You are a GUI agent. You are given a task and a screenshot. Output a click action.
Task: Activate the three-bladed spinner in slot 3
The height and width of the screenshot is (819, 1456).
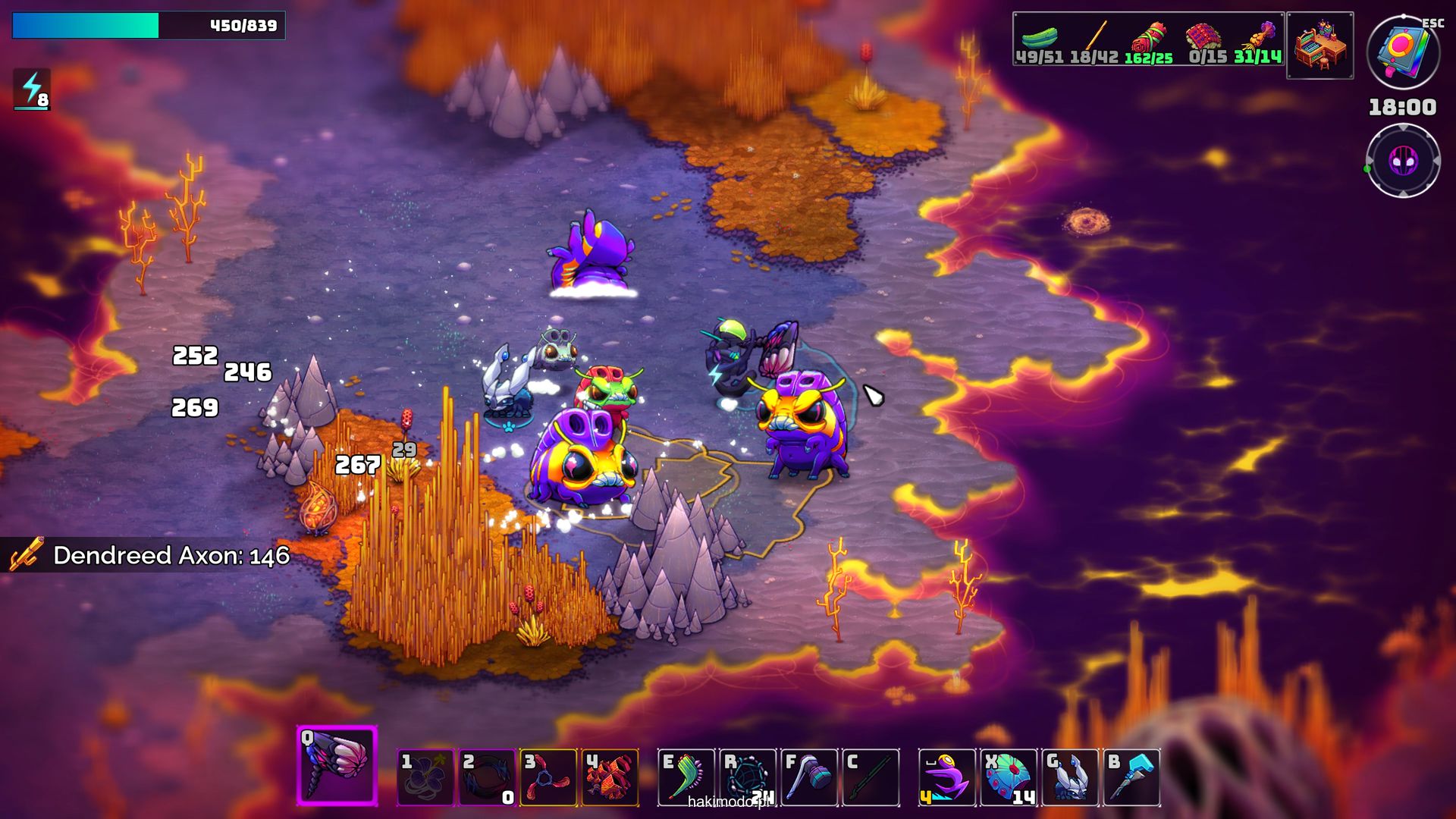pos(549,777)
